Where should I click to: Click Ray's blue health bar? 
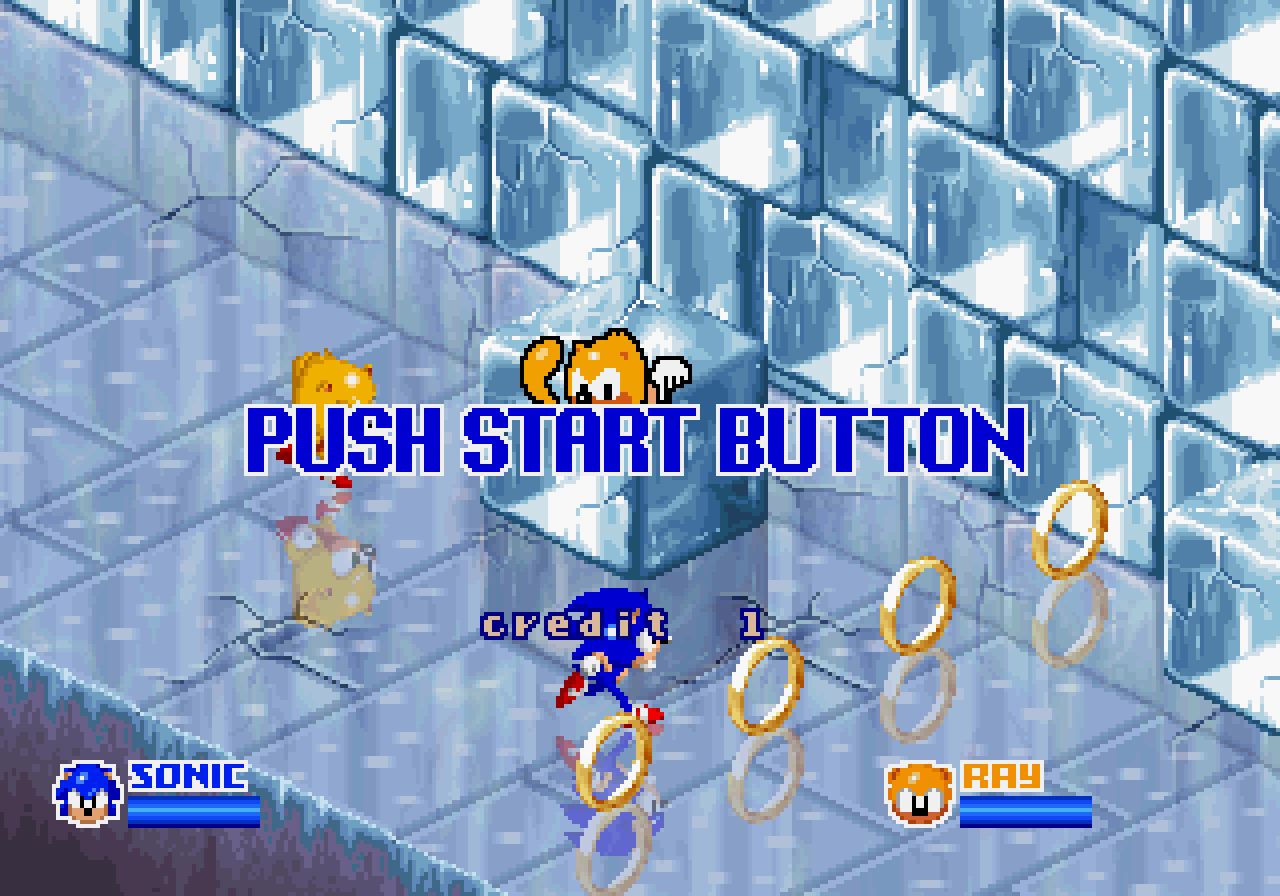[1025, 810]
